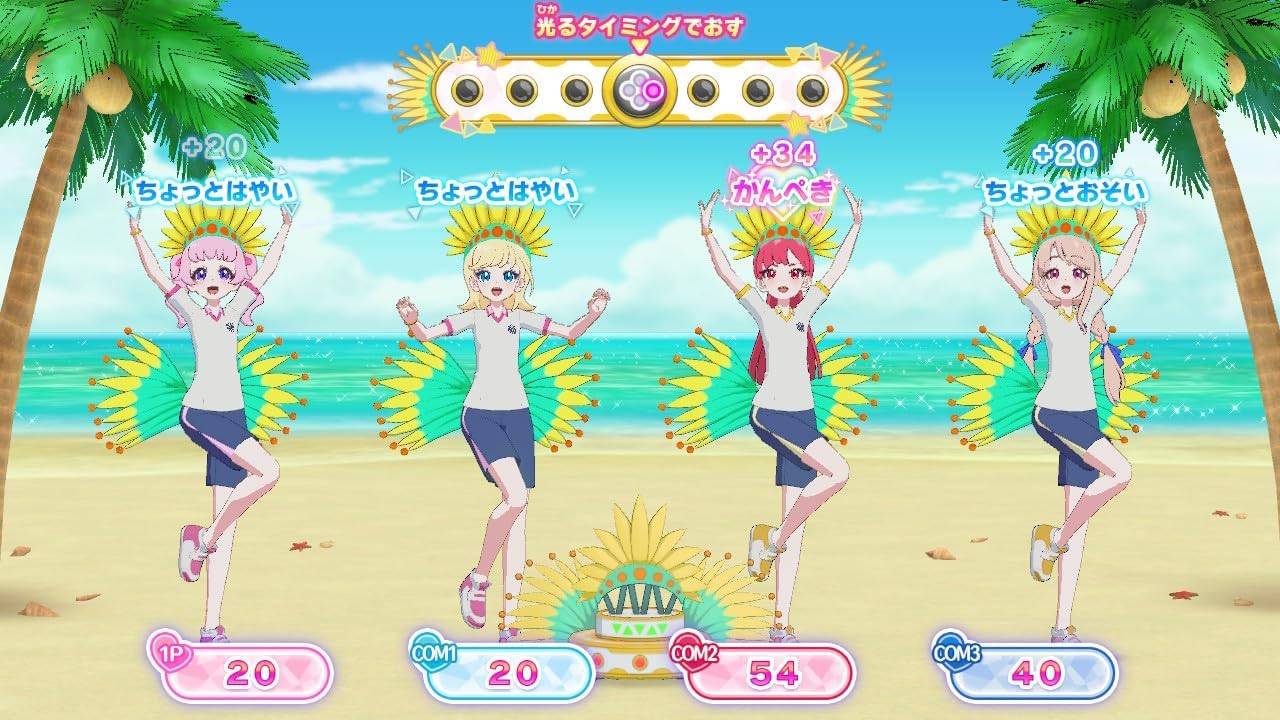Toggle the second lamp from the left
The width and height of the screenshot is (1280, 720).
coord(523,89)
